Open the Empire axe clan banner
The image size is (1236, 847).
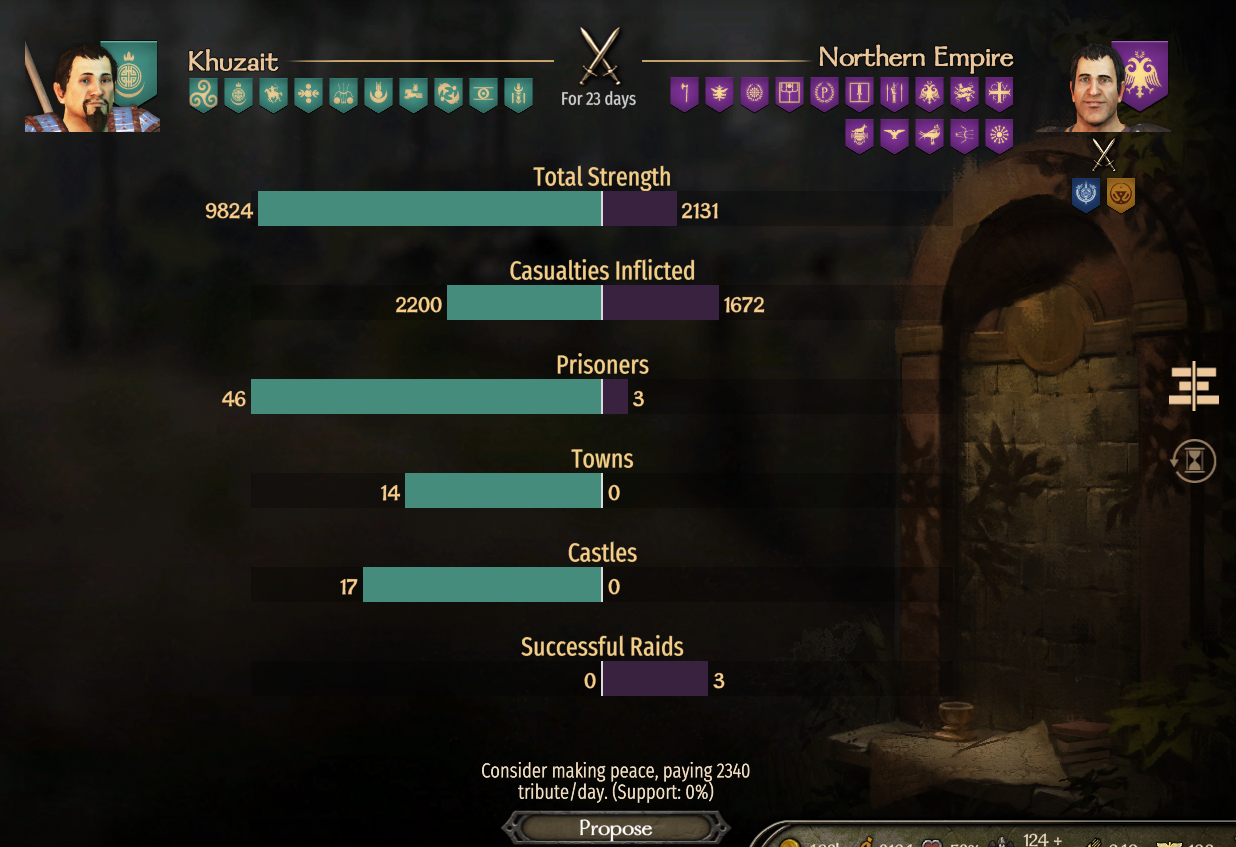[x=684, y=94]
